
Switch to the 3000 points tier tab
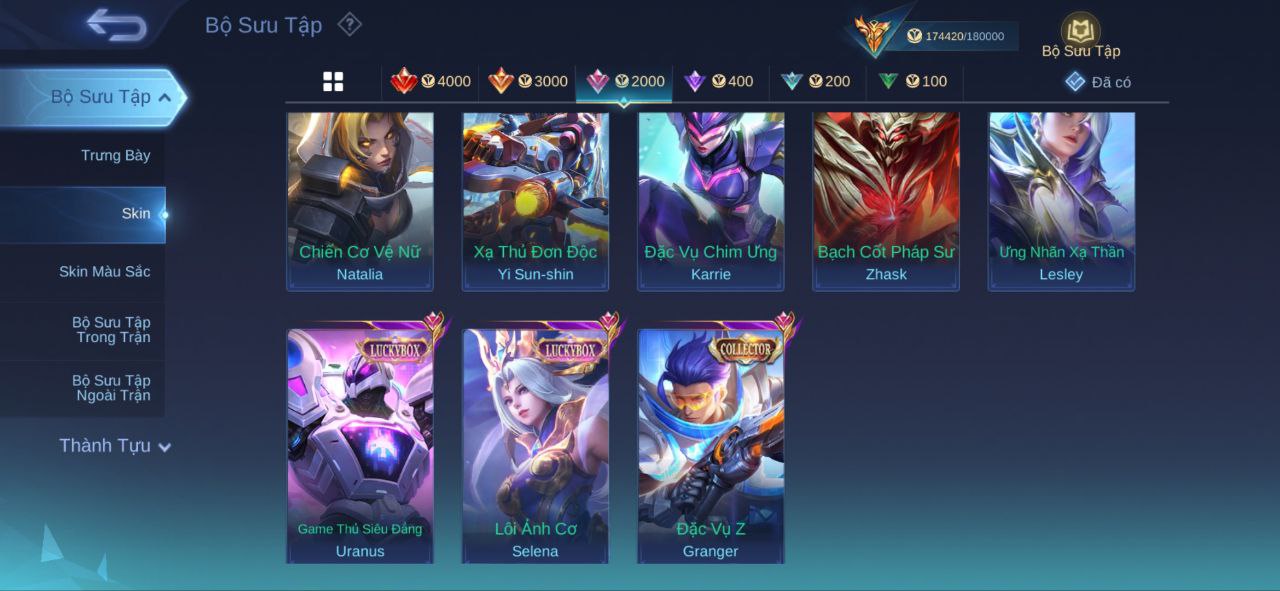[528, 82]
